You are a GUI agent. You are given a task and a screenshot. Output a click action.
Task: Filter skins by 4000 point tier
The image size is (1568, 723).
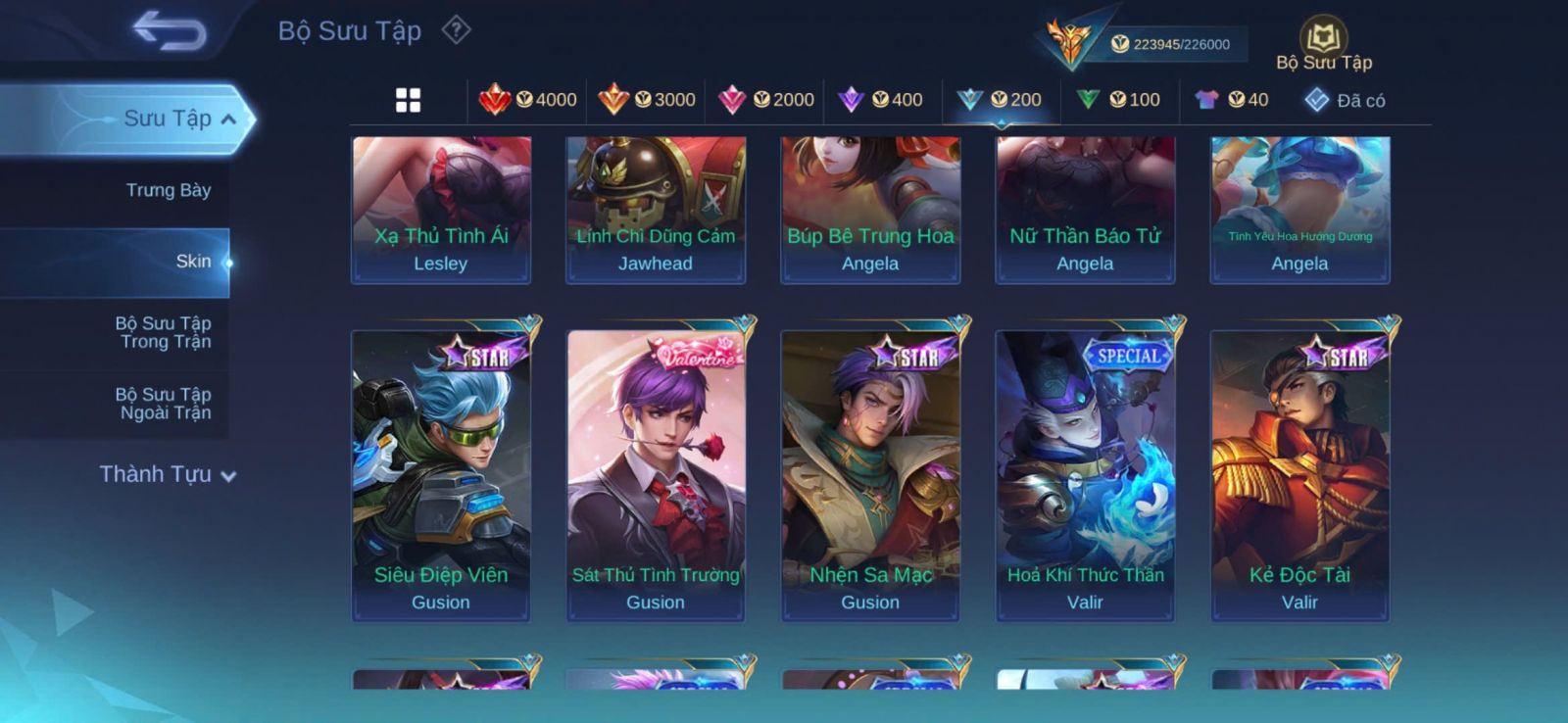[x=528, y=100]
